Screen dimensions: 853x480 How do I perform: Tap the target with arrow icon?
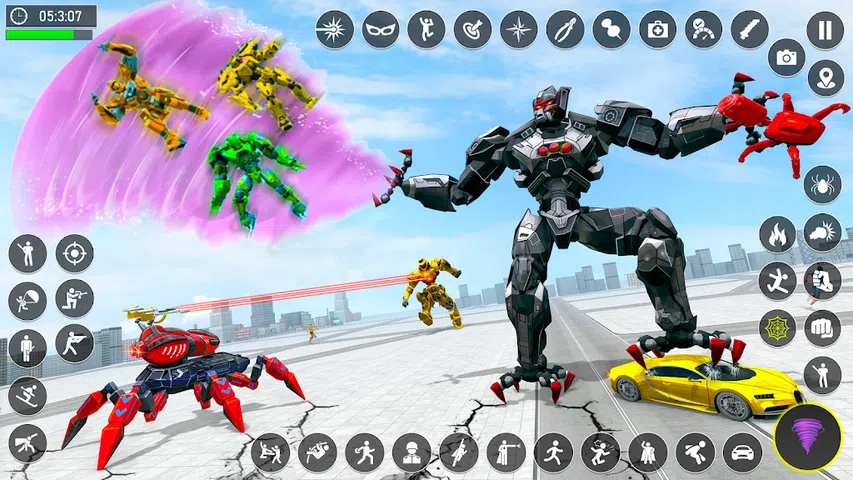(x=472, y=30)
